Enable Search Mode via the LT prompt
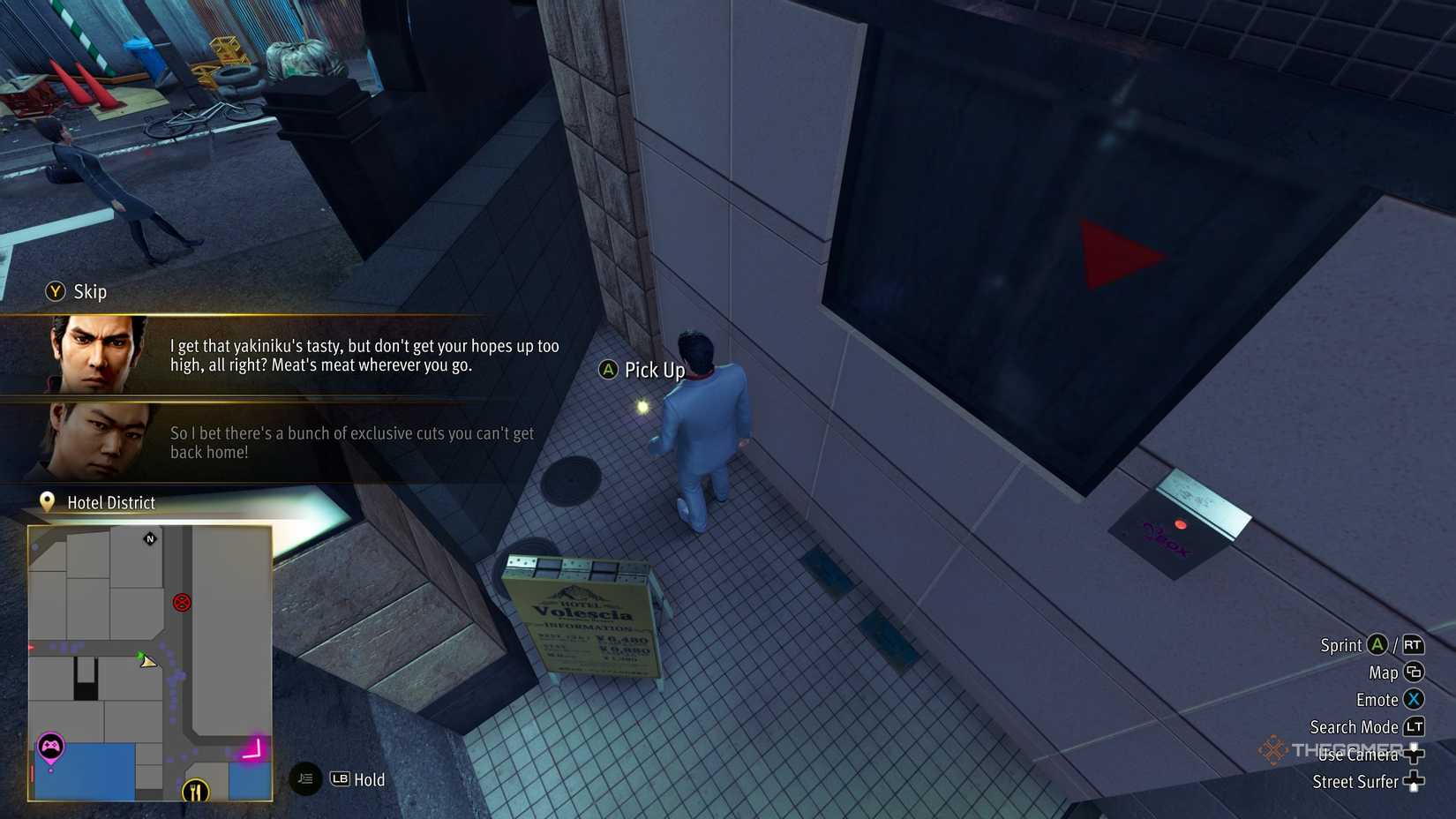 1413,726
